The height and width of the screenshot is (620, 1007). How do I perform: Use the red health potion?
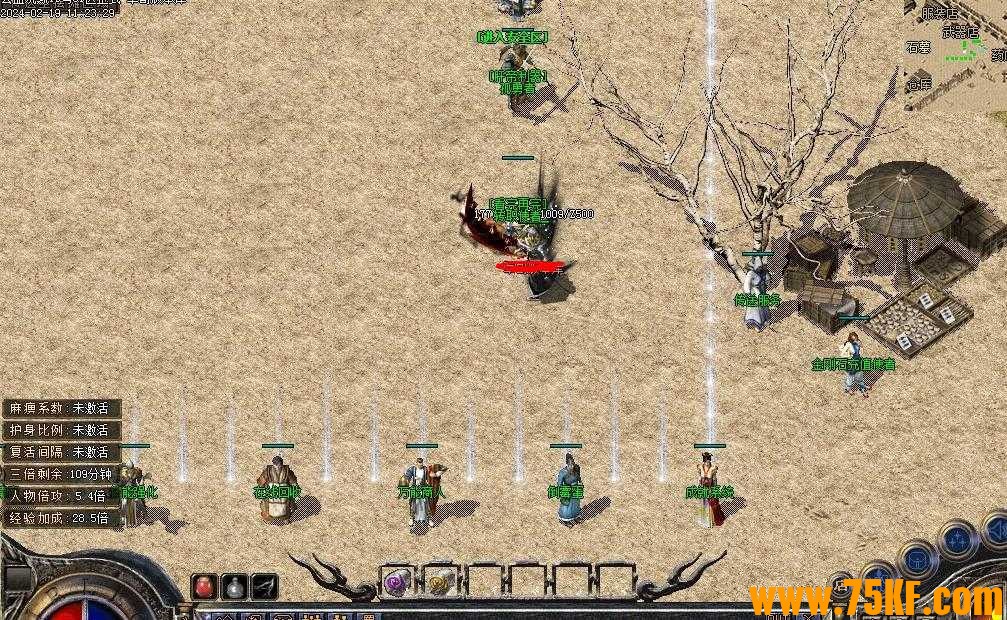coord(204,586)
